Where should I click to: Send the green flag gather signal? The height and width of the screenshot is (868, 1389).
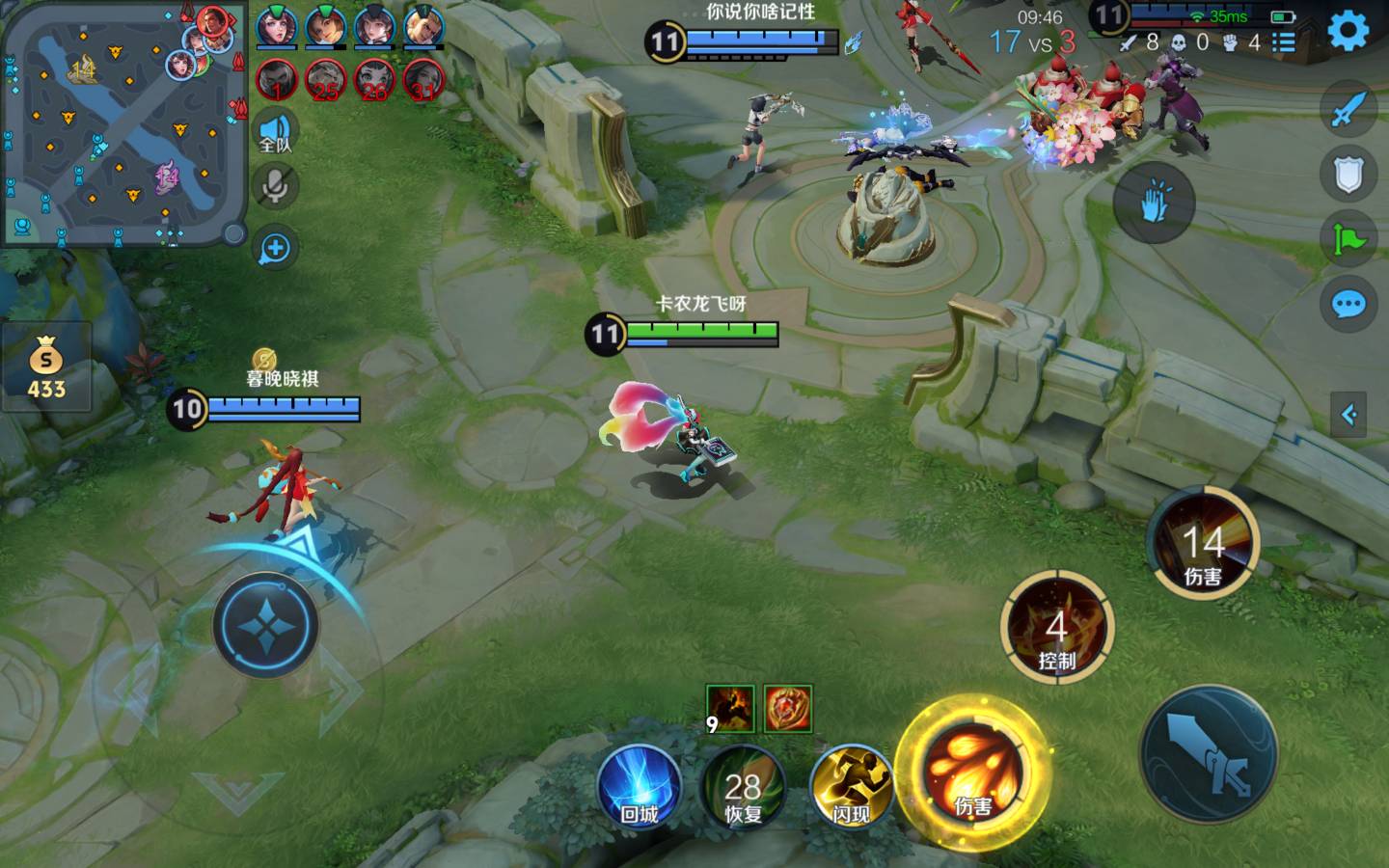coord(1348,238)
